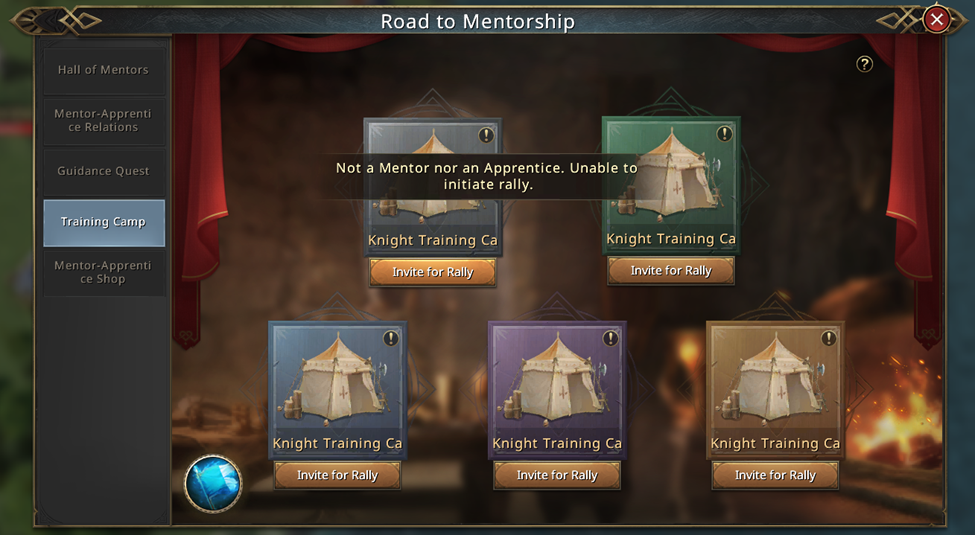View info icon on the green camp card
This screenshot has width=975, height=535.
724,134
